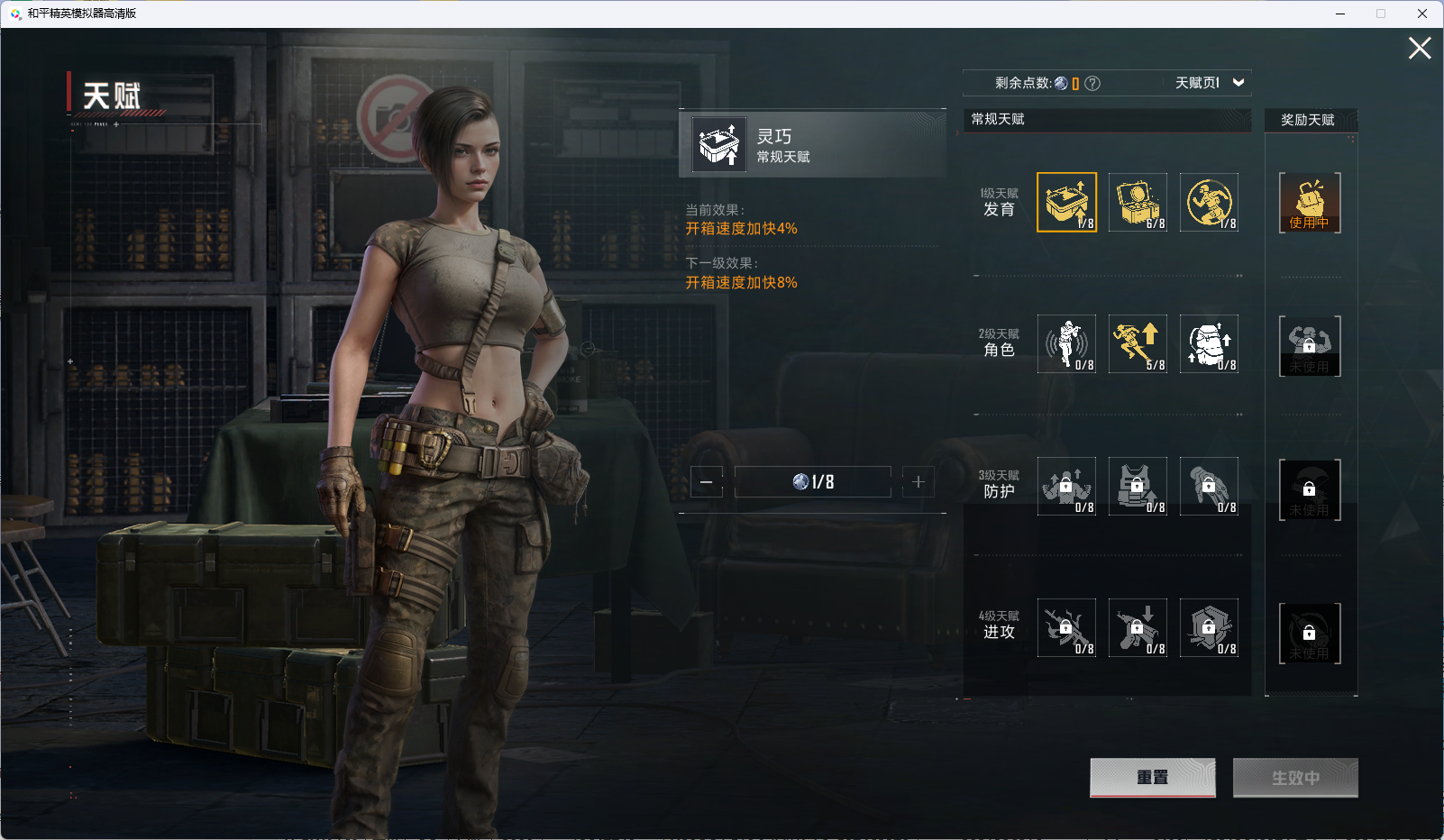Choose the backpack capacity talent
1444x840 pixels.
[x=1209, y=344]
